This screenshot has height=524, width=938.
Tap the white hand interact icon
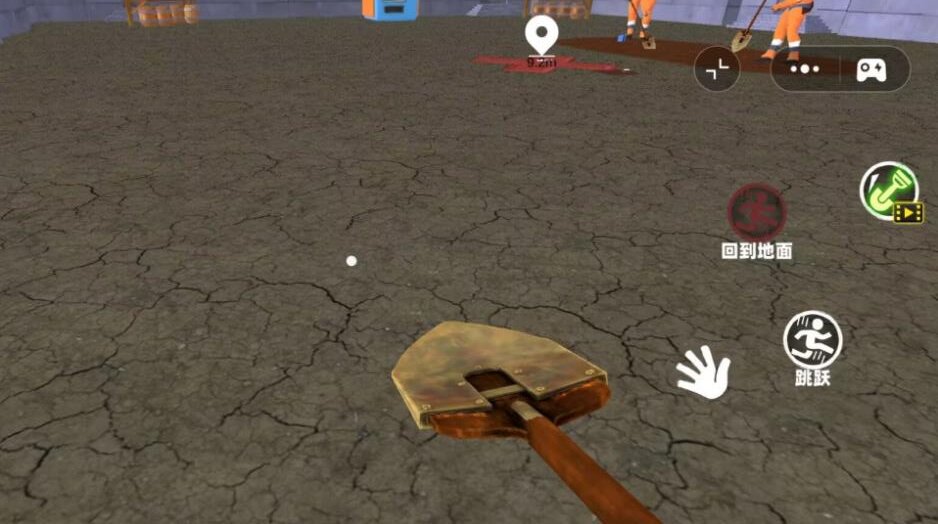pos(704,372)
